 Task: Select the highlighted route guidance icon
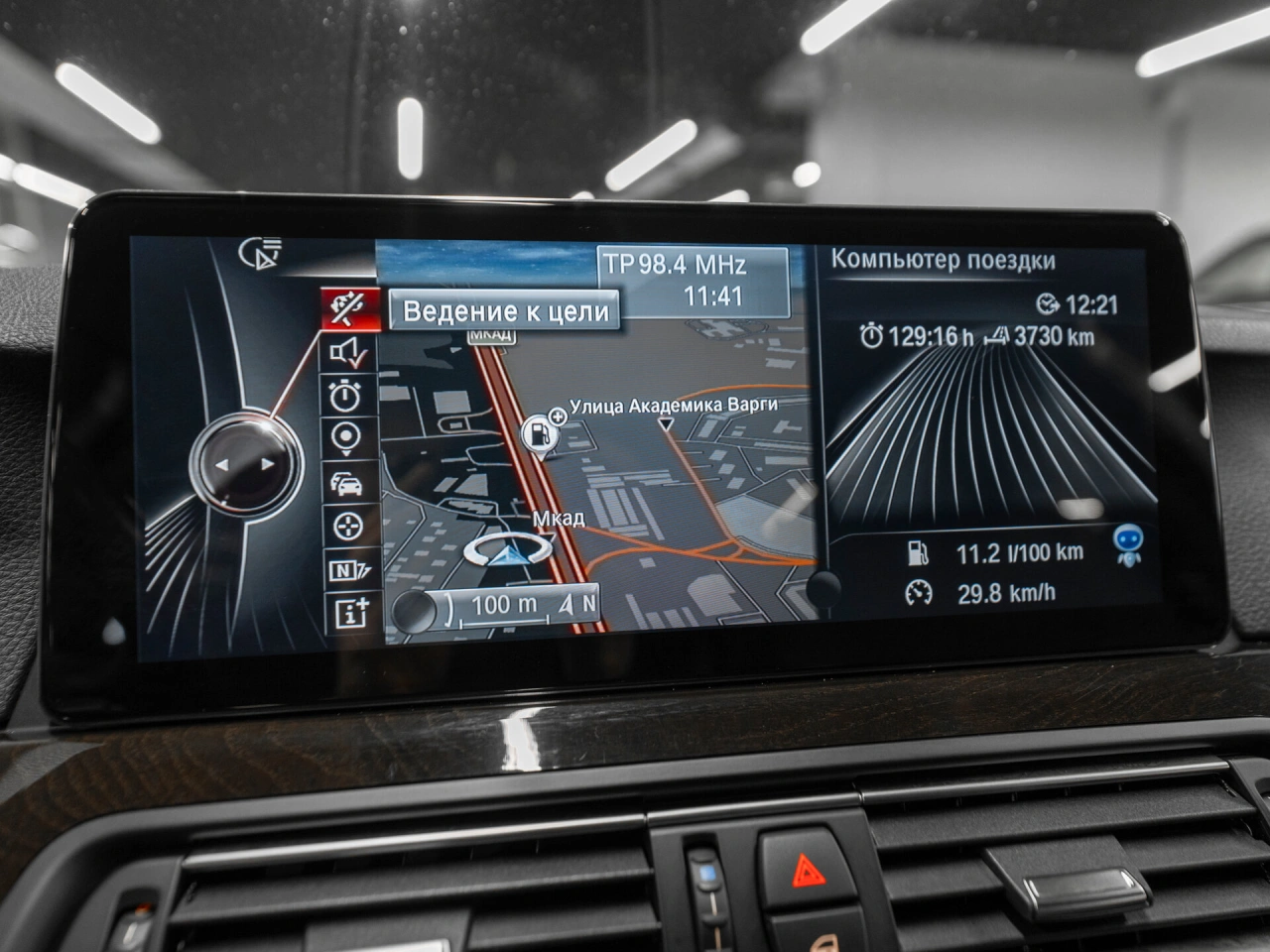click(x=351, y=308)
